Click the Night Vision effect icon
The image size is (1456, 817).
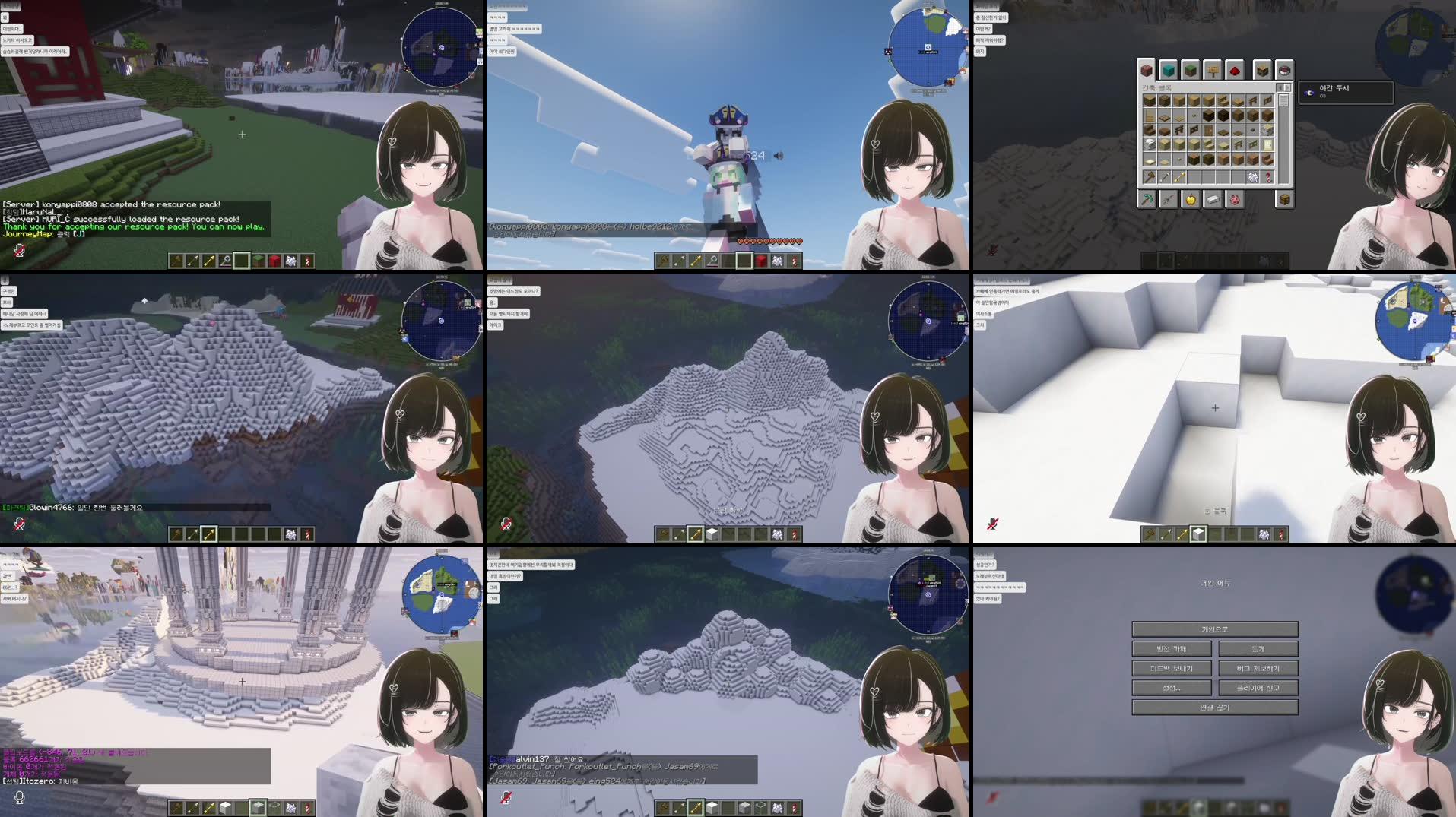(x=1309, y=93)
